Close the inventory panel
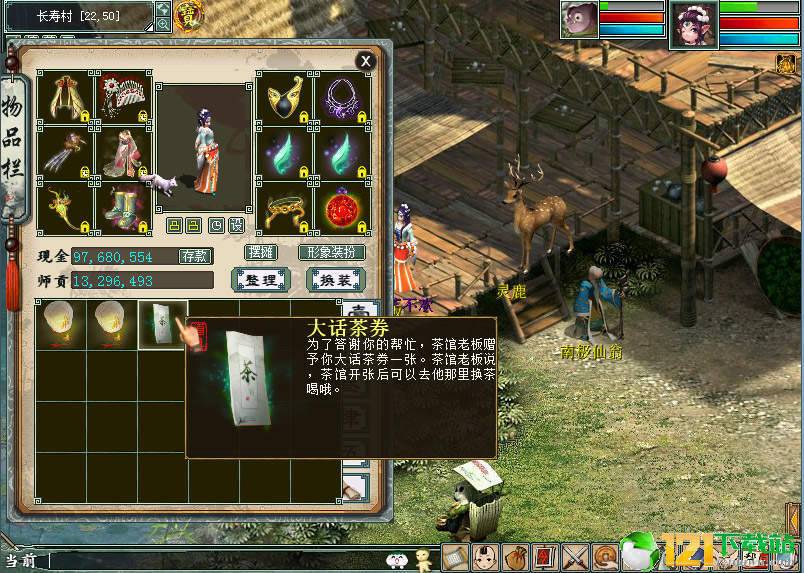Image resolution: width=804 pixels, height=573 pixels. pyautogui.click(x=366, y=61)
